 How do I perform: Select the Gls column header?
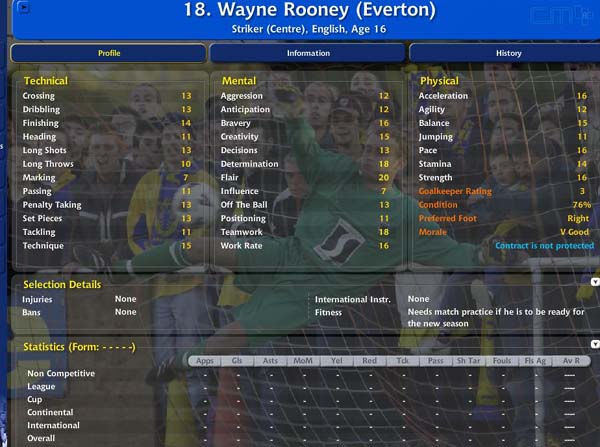(237, 361)
